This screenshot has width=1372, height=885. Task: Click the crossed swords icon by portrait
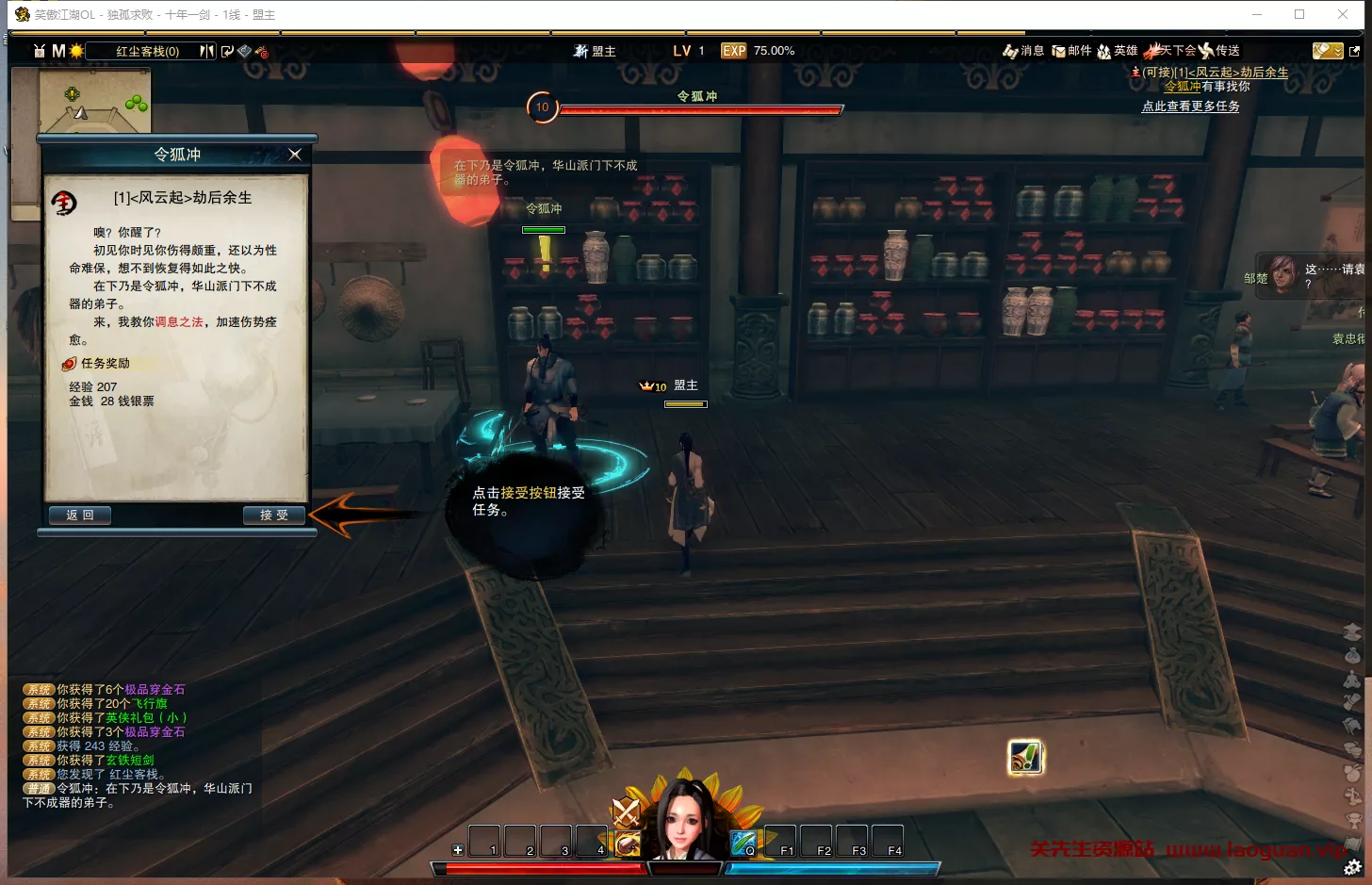click(627, 811)
